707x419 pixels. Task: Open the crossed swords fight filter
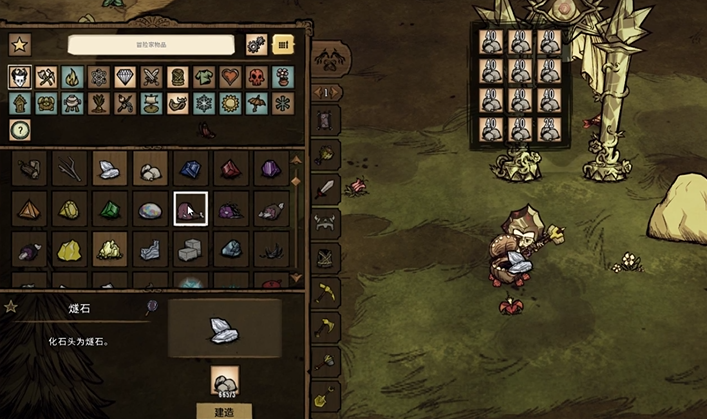point(151,77)
